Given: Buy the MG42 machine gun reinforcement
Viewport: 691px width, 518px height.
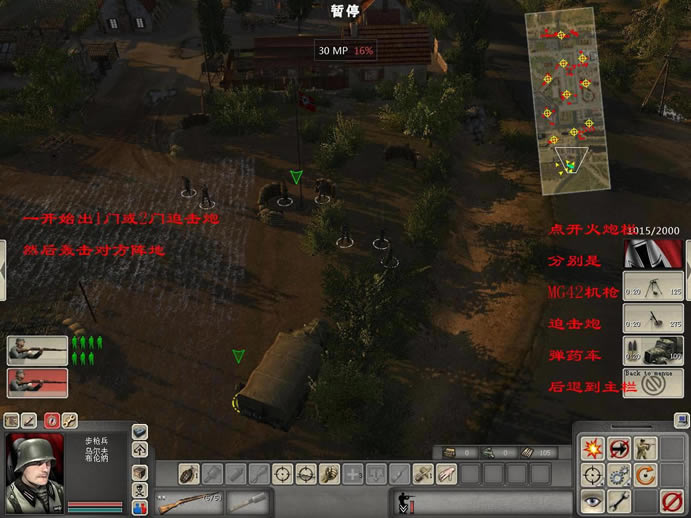Looking at the screenshot, I should pos(652,287).
